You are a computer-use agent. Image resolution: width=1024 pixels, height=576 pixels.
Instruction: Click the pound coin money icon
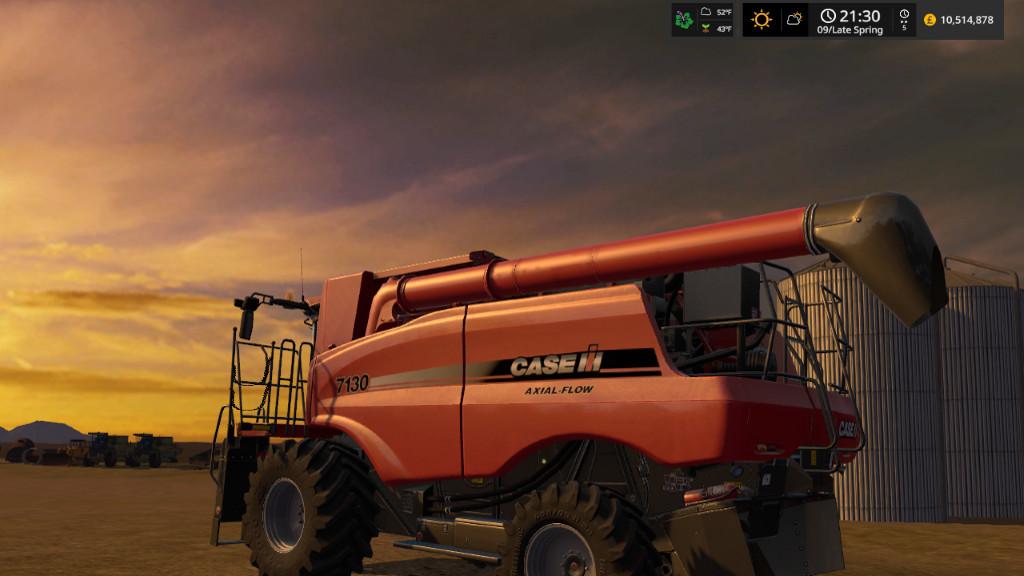pos(930,20)
